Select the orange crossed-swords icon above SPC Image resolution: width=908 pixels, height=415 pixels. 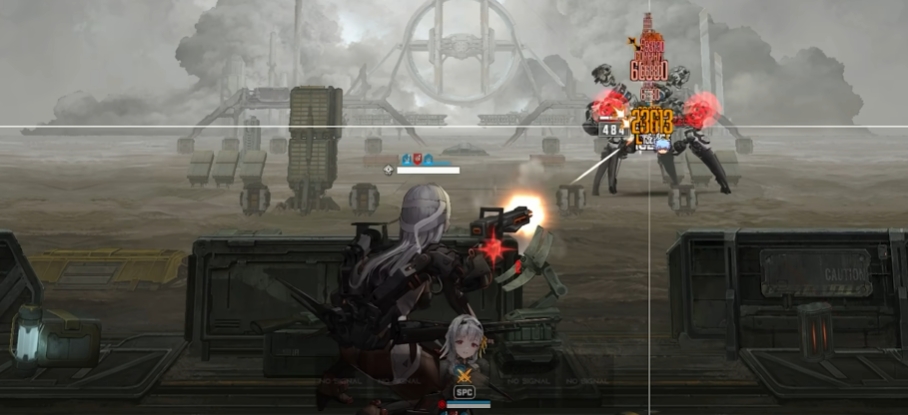[x=463, y=376]
